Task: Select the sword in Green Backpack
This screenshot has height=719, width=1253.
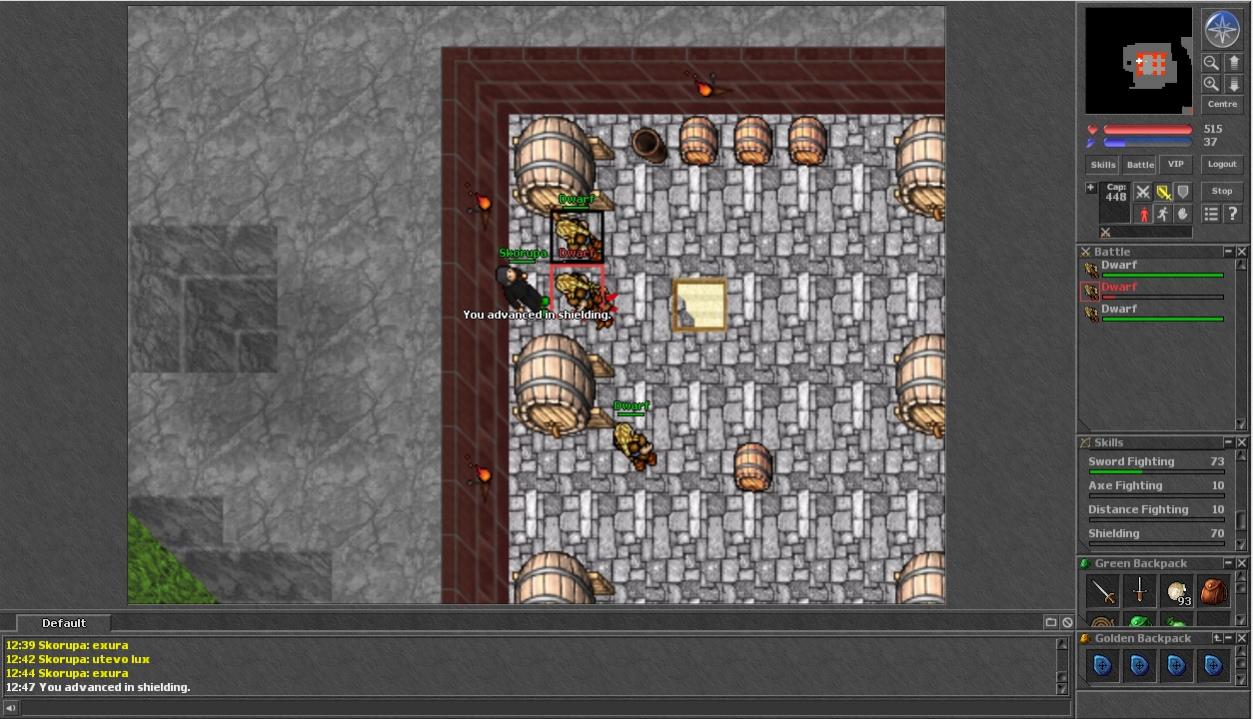Action: point(1103,592)
